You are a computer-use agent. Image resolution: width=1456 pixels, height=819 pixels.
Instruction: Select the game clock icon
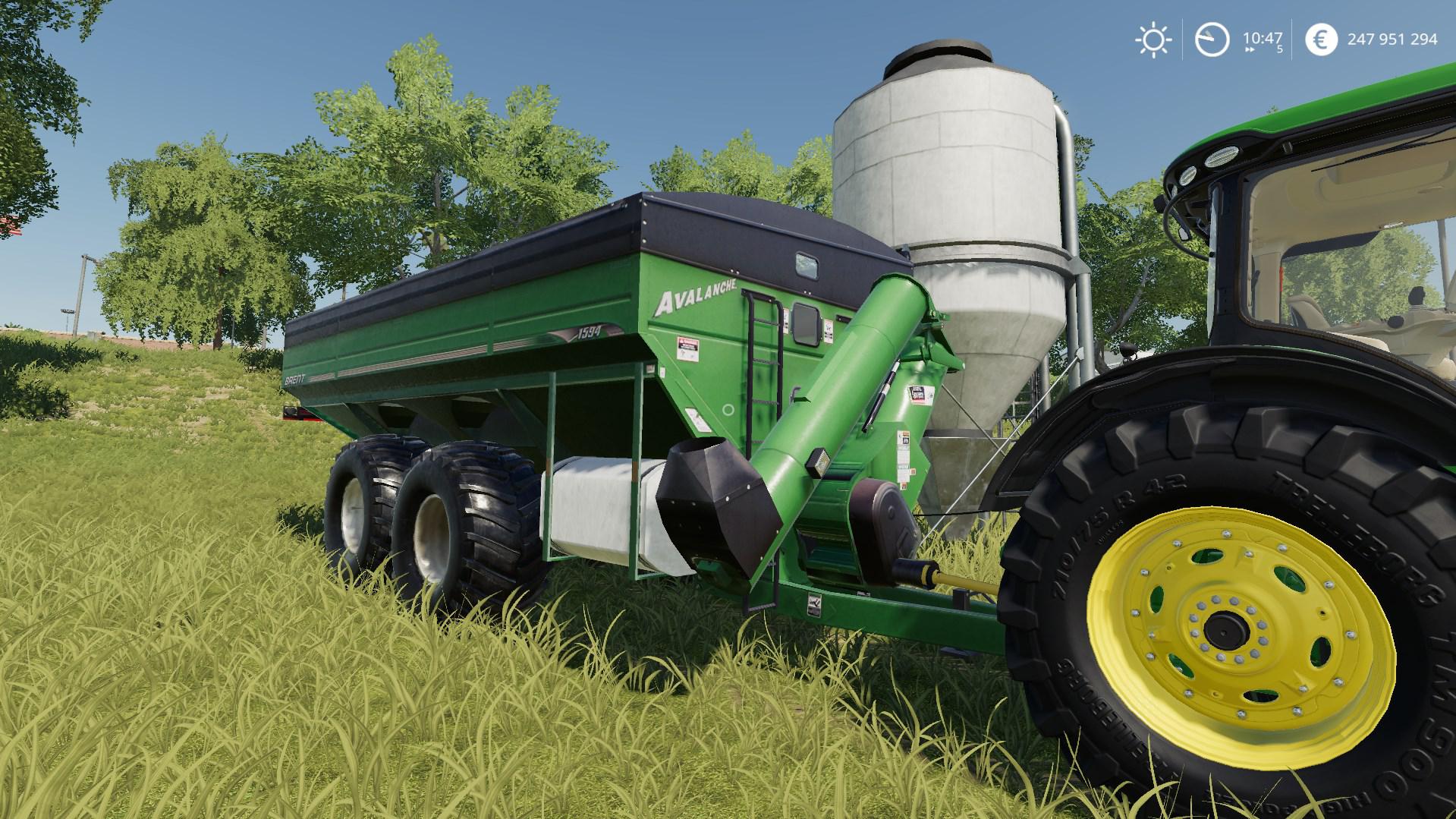(x=1212, y=39)
